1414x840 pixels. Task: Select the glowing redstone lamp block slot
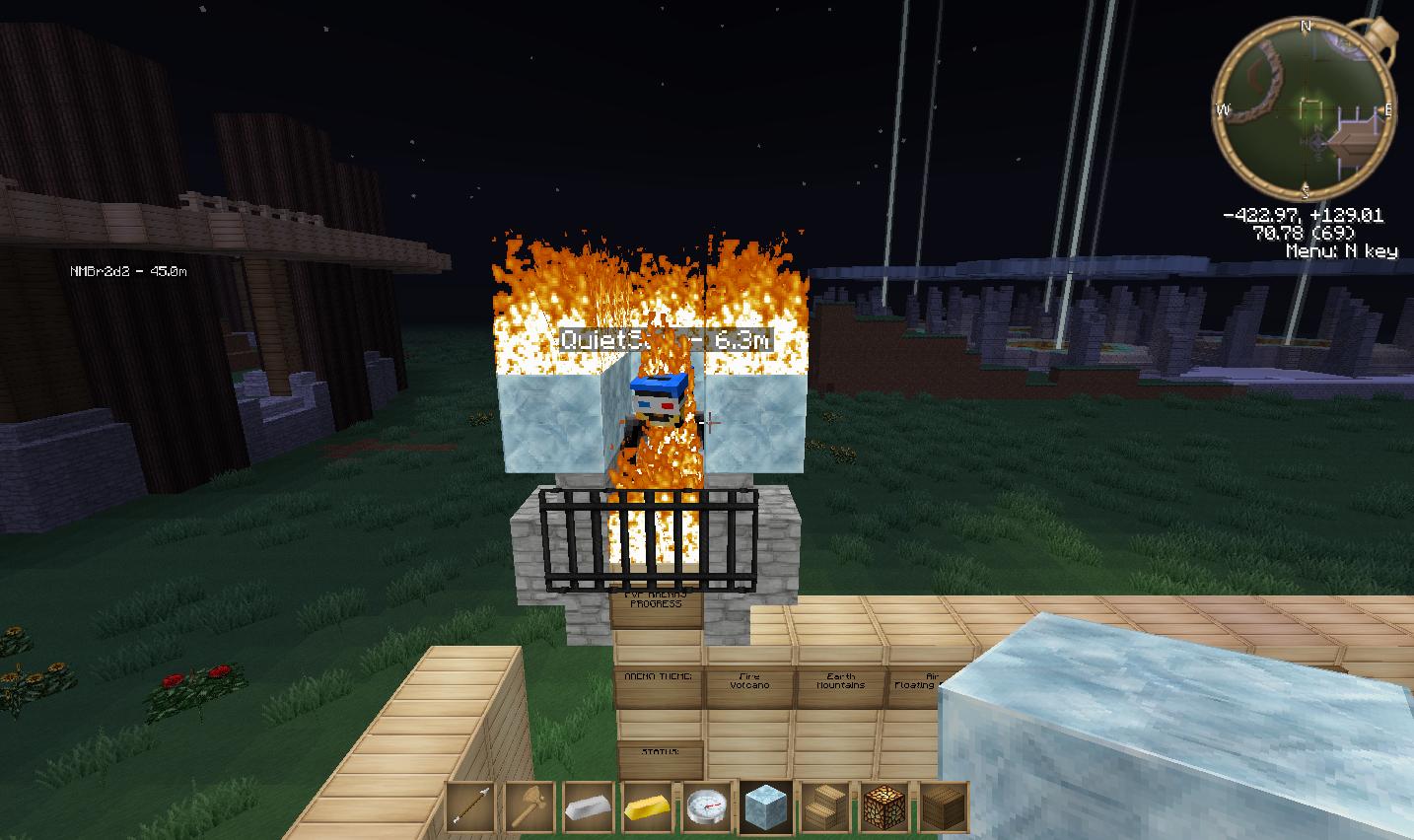884,808
